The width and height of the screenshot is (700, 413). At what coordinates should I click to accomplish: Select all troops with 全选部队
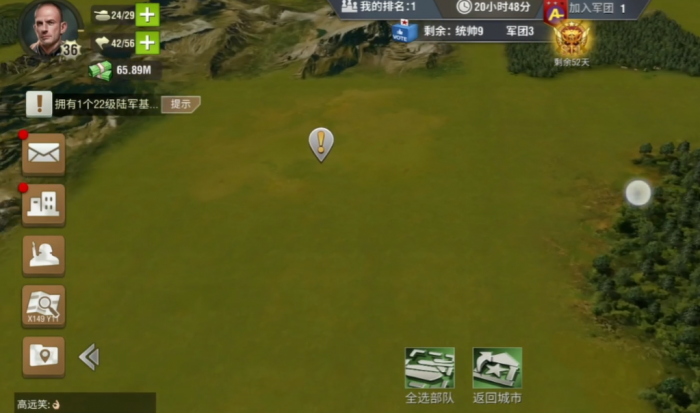pyautogui.click(x=429, y=375)
